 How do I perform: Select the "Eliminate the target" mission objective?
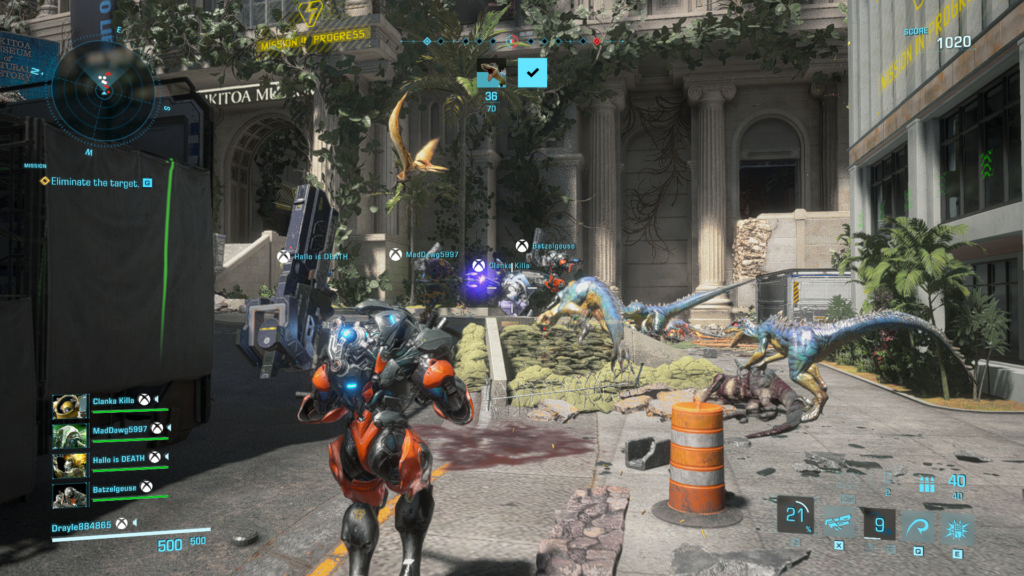click(x=90, y=183)
